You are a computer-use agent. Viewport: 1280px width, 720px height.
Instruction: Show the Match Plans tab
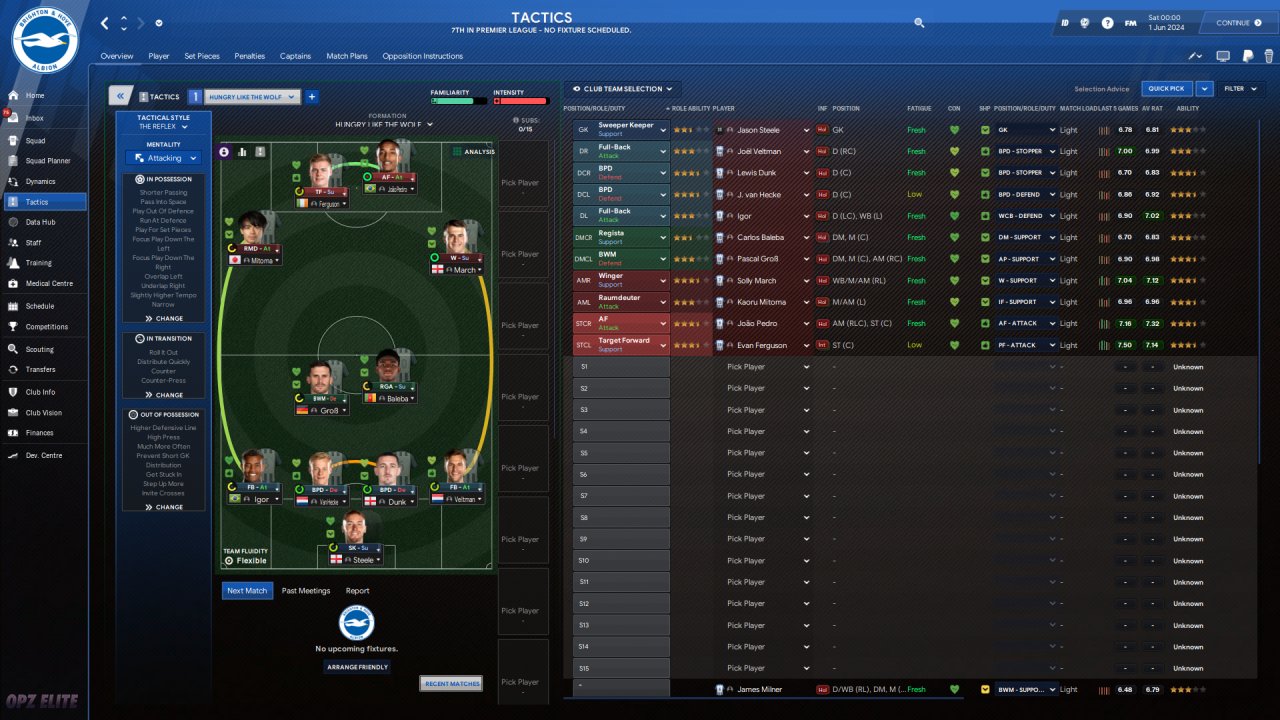coord(347,56)
